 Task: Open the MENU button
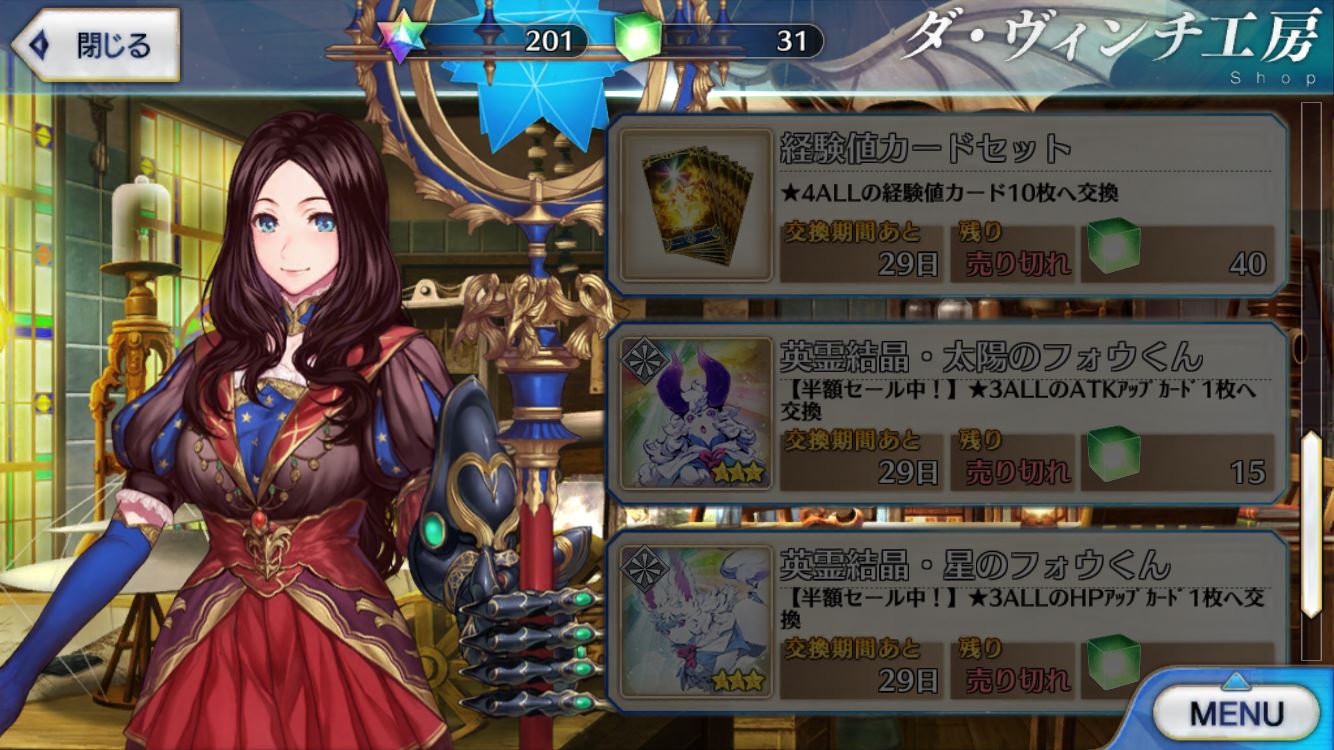[x=1236, y=712]
